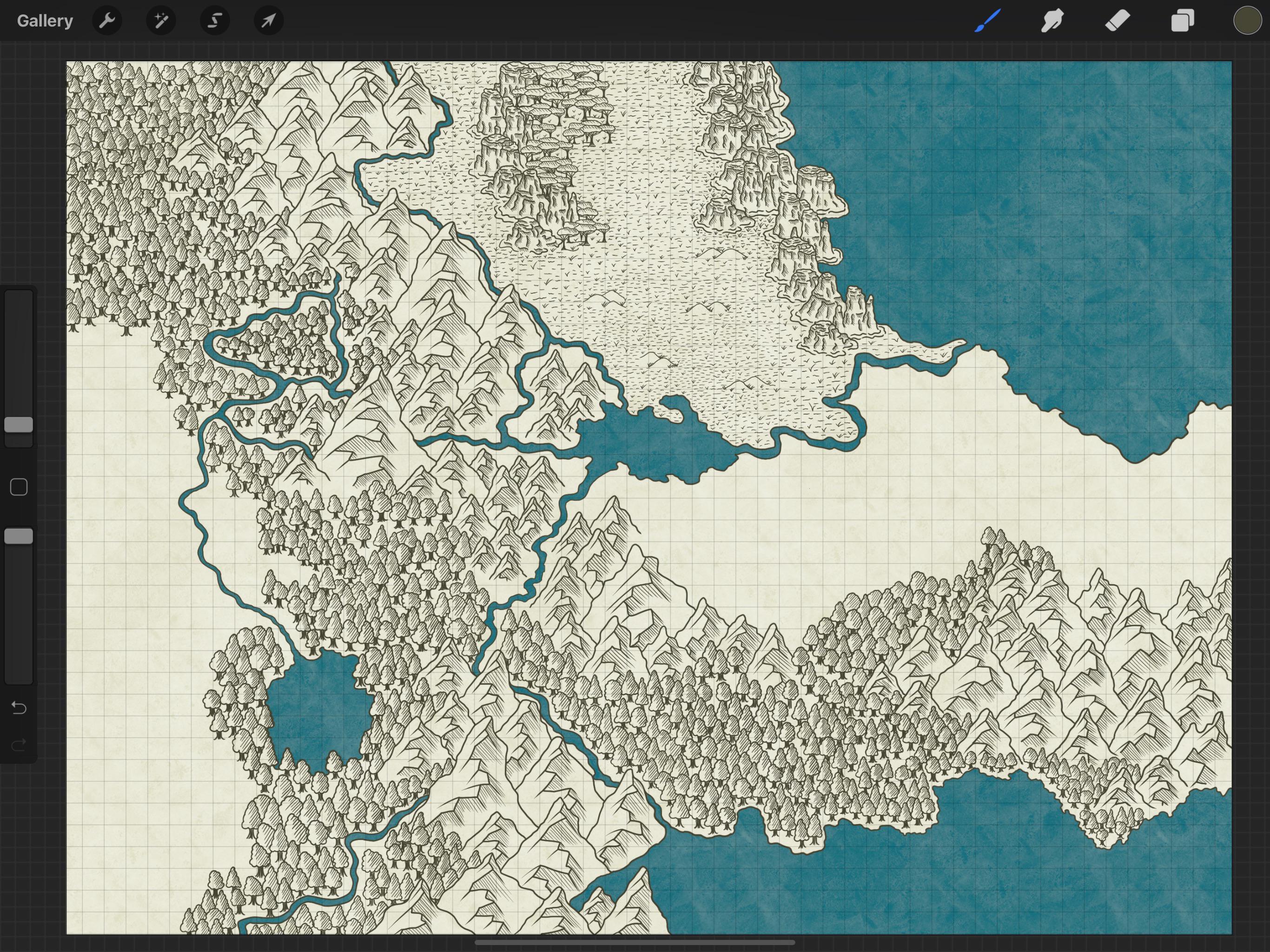Viewport: 1270px width, 952px height.
Task: Select the Transform arrow tool
Action: tap(268, 20)
